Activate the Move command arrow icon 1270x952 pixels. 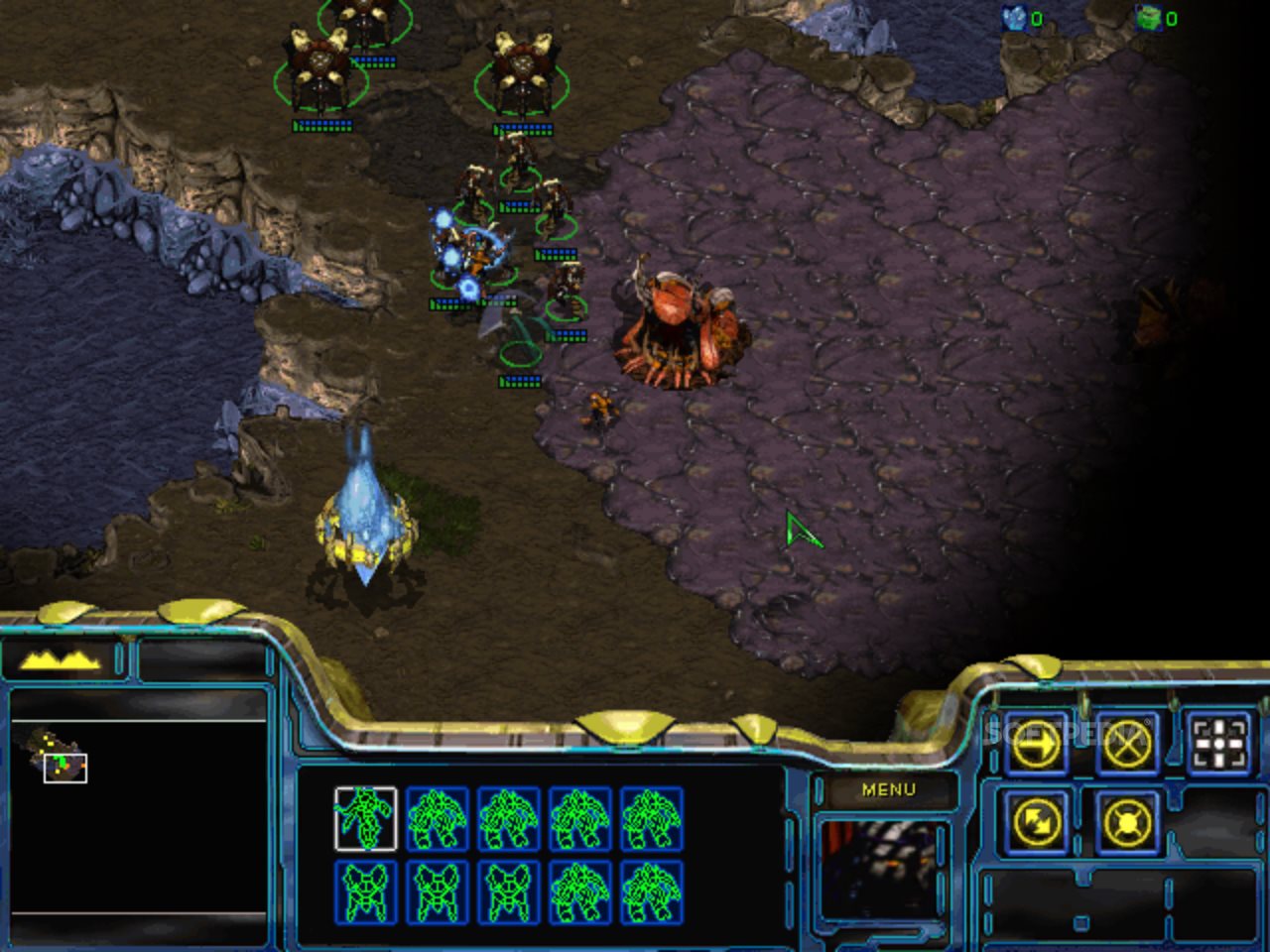coord(1037,744)
